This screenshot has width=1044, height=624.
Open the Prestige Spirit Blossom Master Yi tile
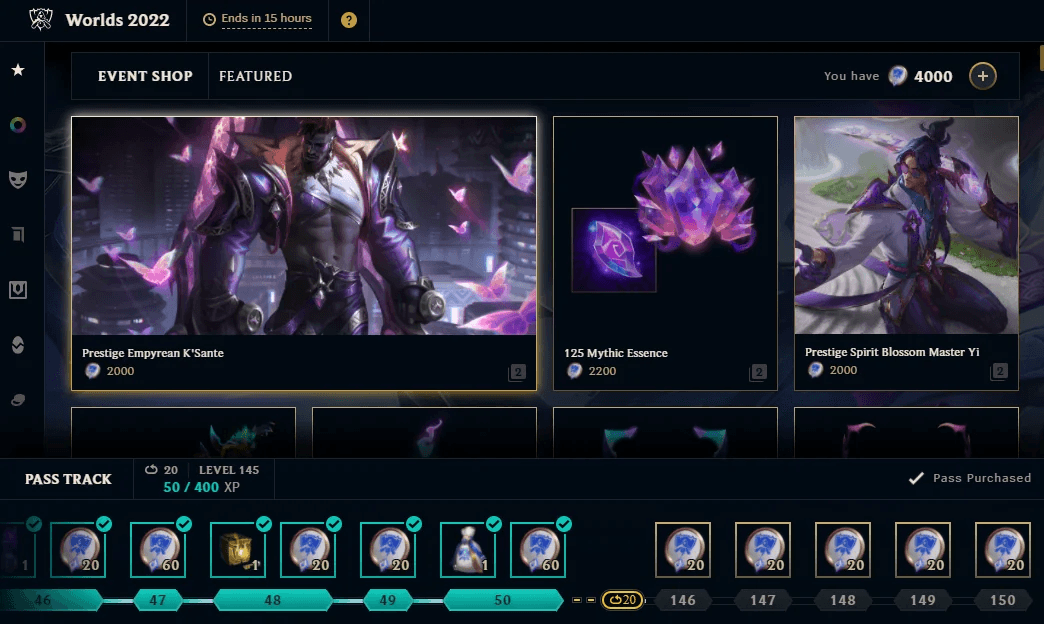click(906, 253)
